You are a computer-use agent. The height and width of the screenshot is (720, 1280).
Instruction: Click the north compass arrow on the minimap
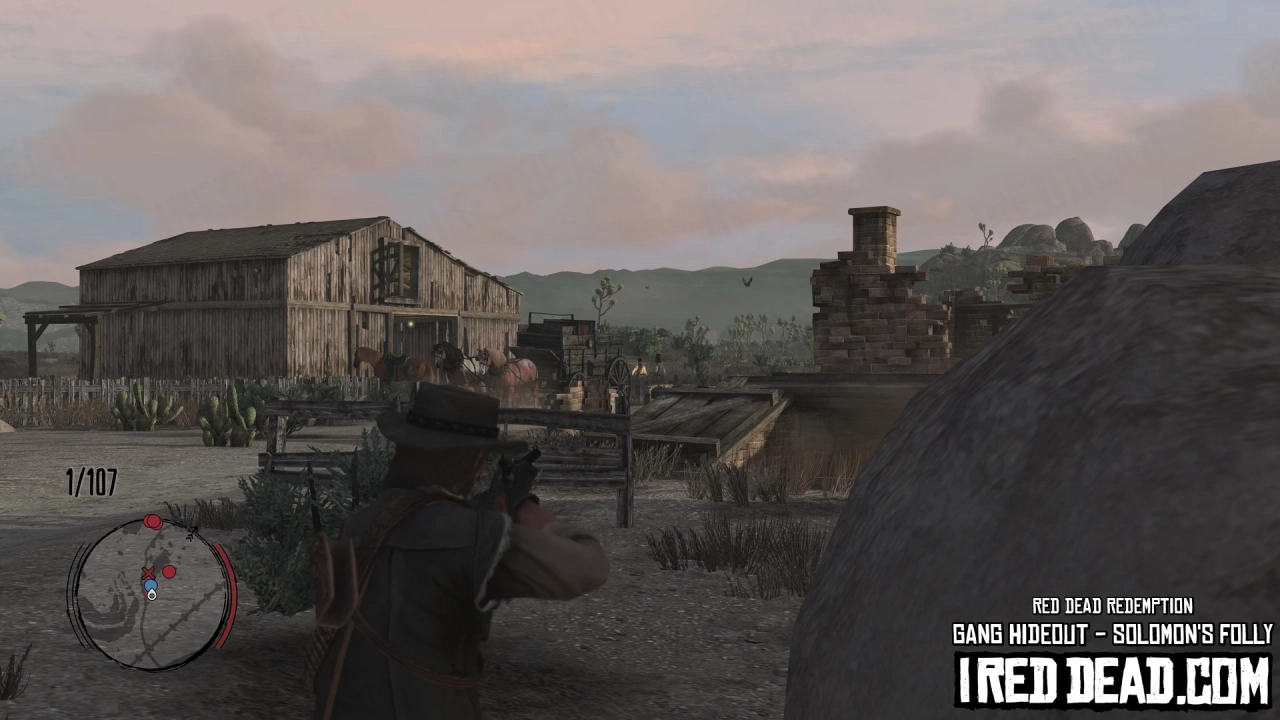(x=192, y=534)
